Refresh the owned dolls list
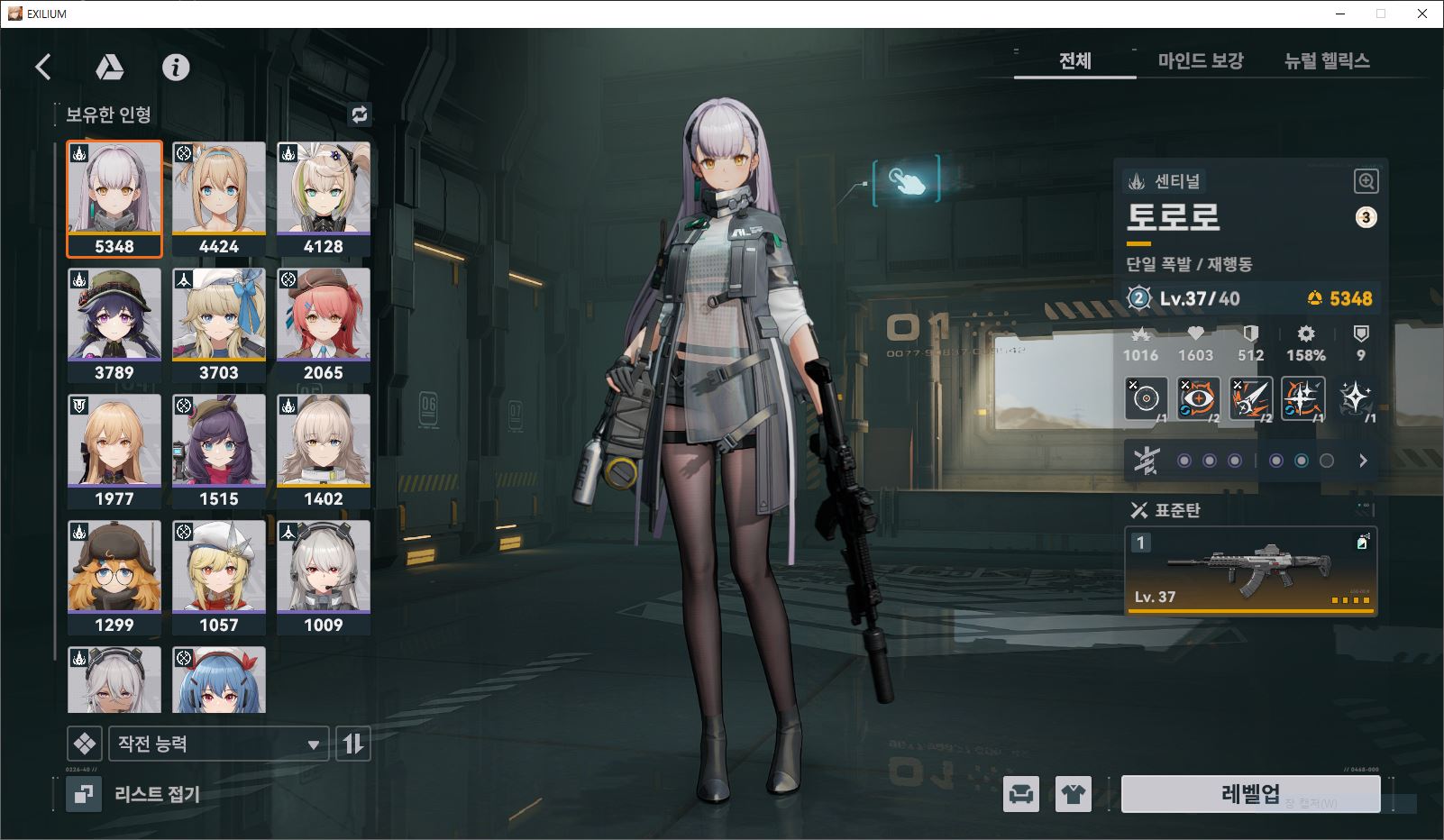 point(360,114)
